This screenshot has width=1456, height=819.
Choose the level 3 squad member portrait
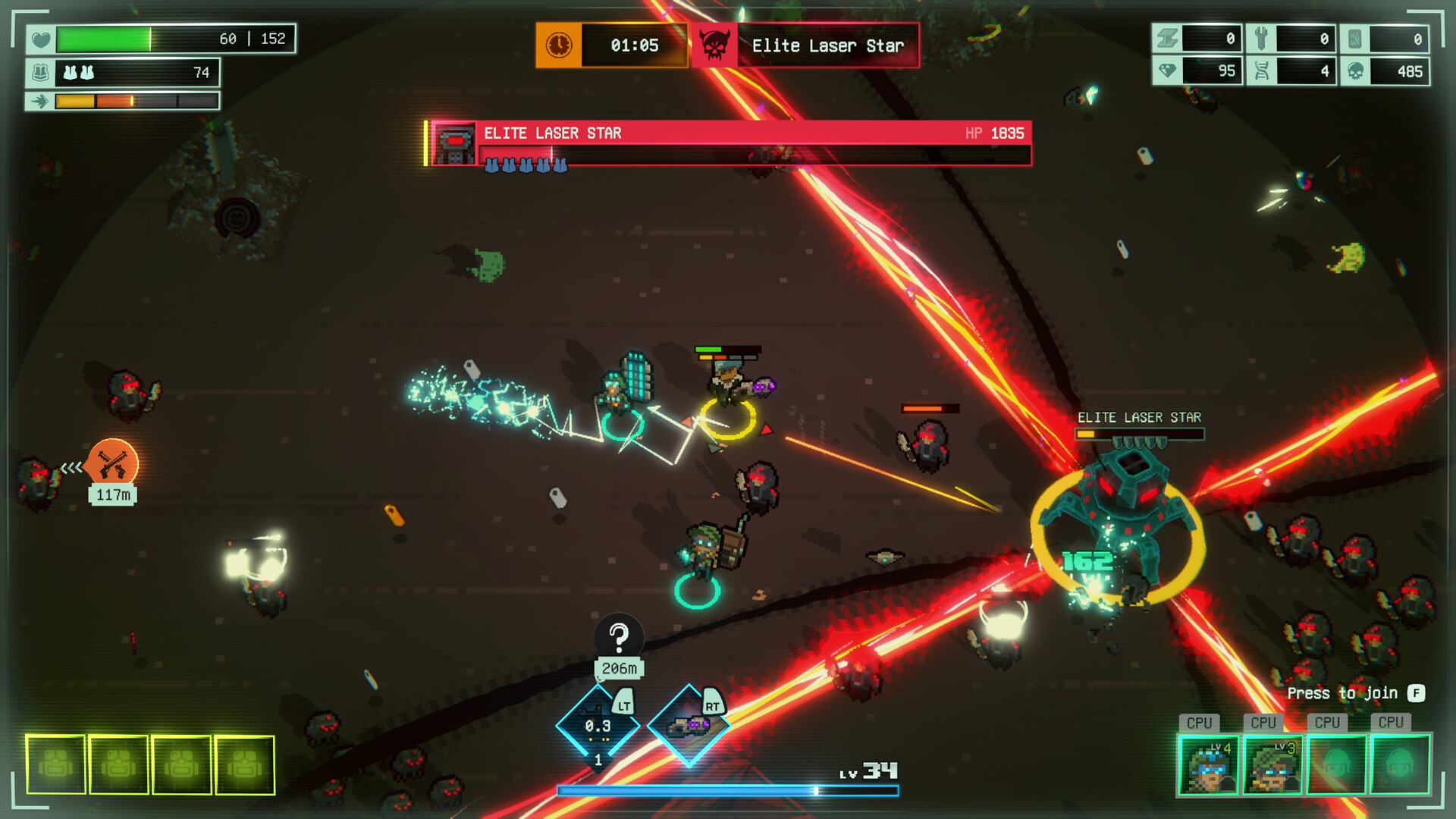click(1272, 765)
